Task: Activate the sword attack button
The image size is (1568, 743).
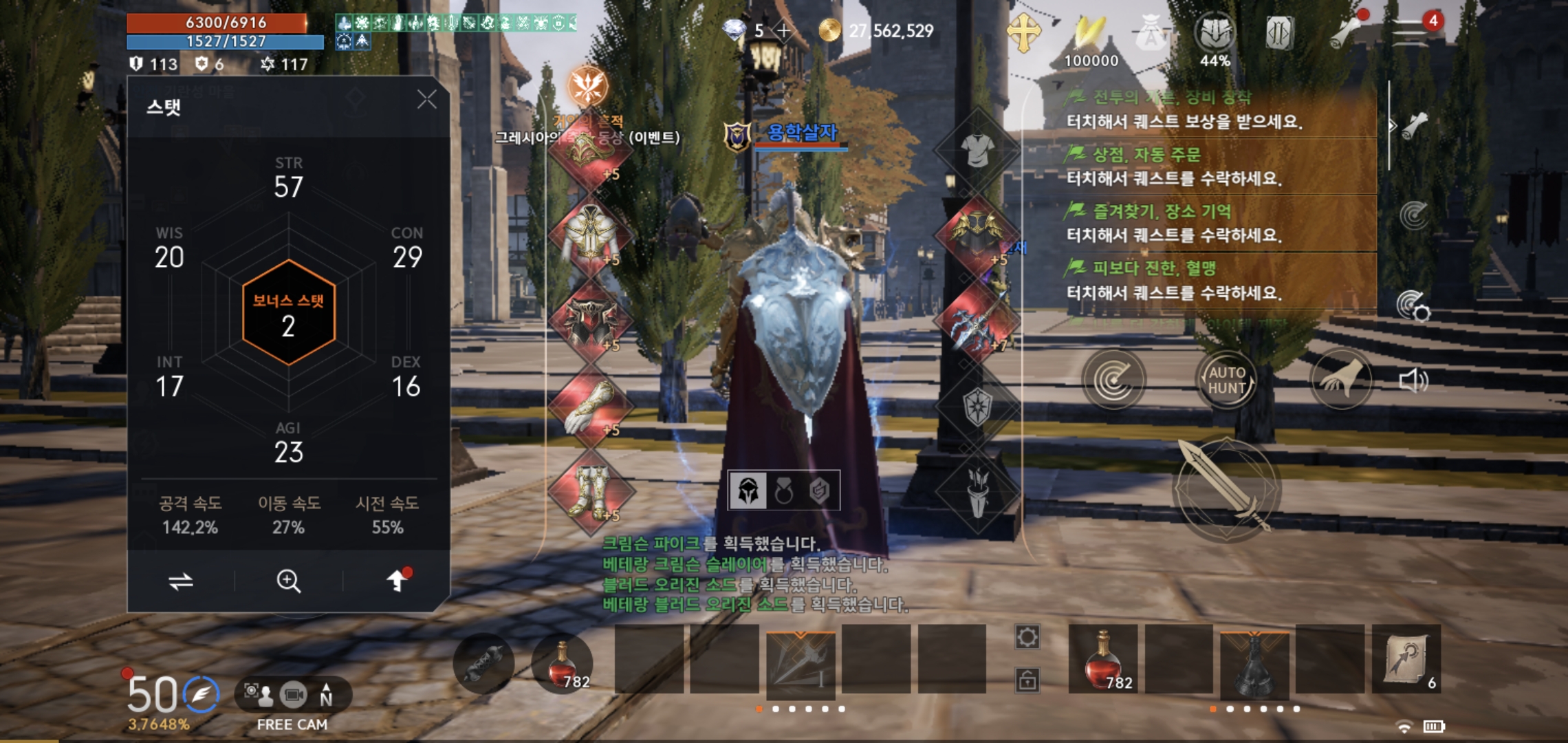Action: tap(1226, 489)
